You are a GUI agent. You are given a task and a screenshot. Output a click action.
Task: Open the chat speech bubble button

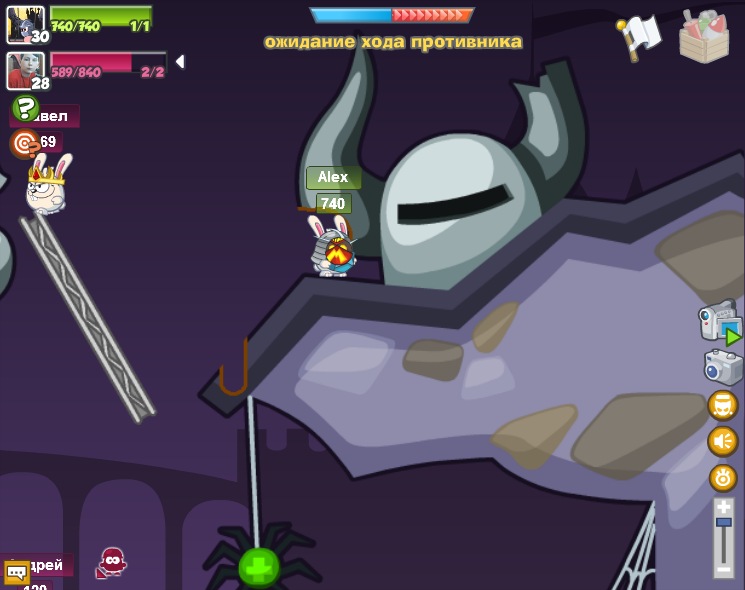coord(17,572)
